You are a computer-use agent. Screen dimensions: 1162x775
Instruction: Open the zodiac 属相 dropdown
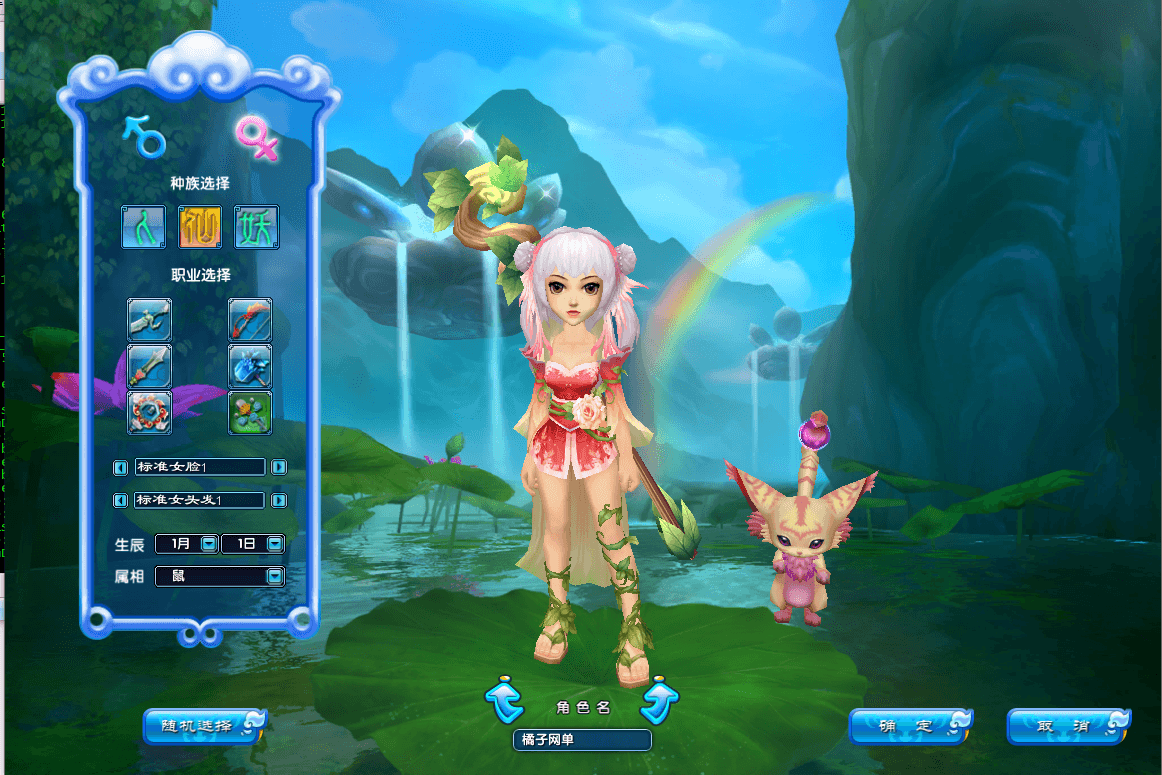click(x=274, y=576)
